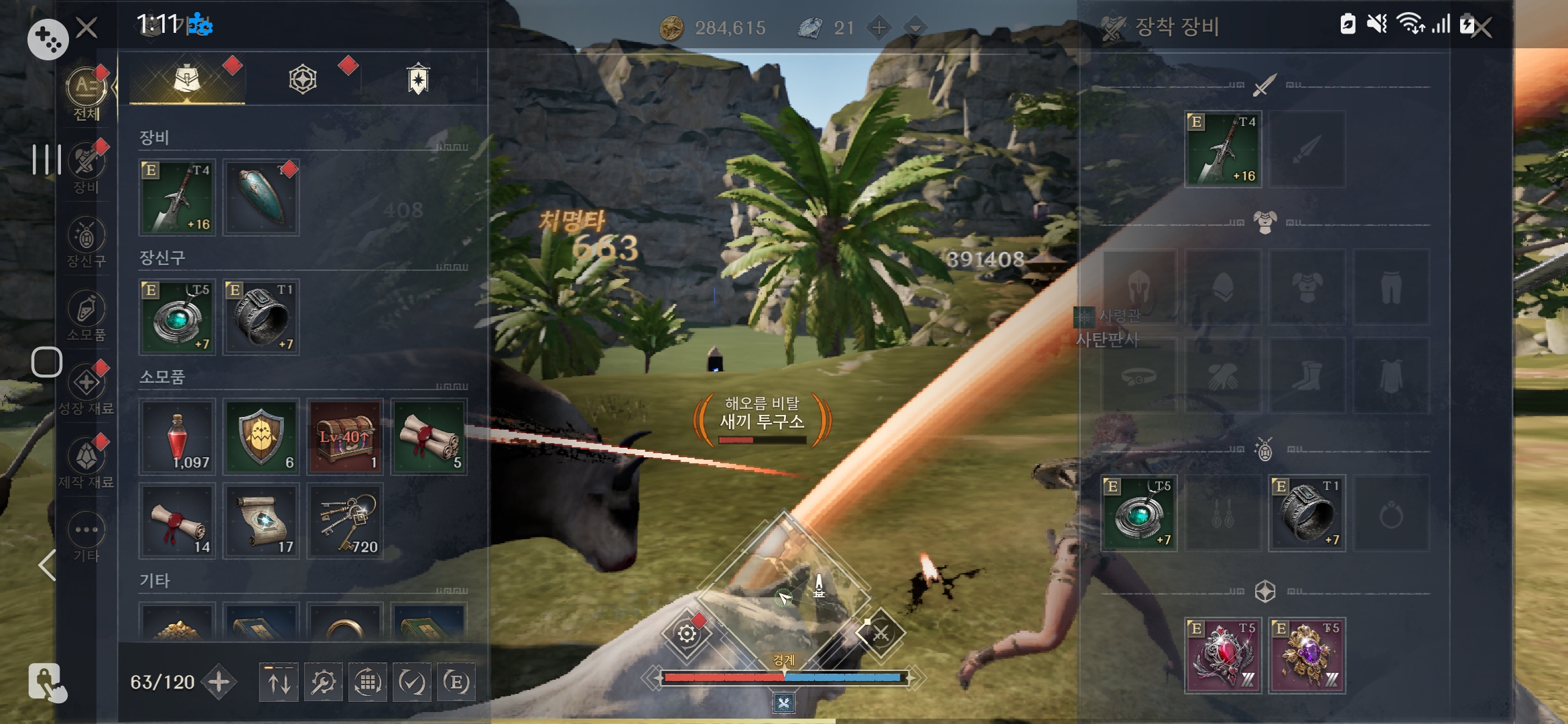
Task: Open the Lv.40 treasure chest item
Action: (344, 437)
